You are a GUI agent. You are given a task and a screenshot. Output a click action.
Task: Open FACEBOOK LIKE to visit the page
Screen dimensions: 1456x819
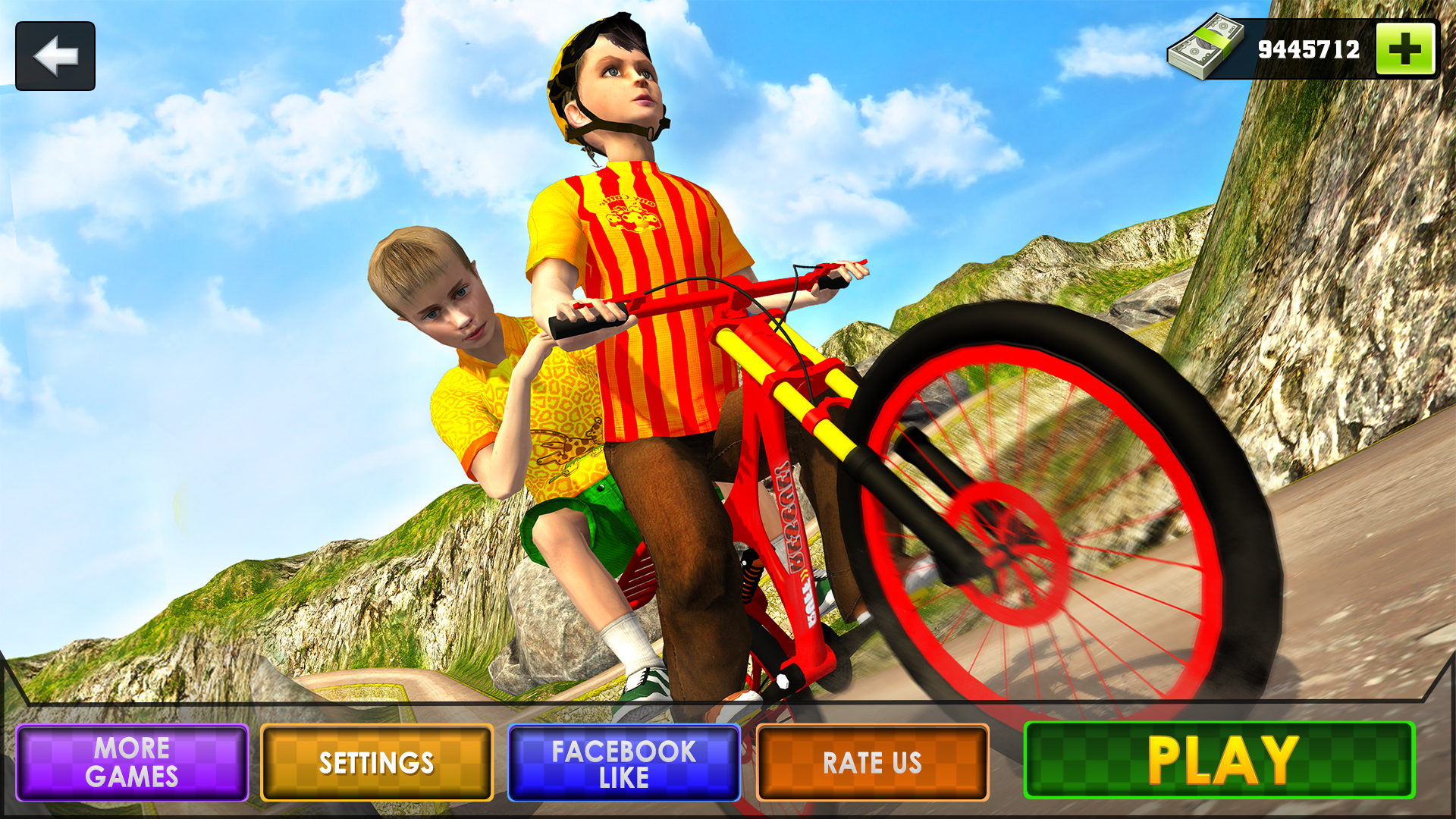(624, 764)
